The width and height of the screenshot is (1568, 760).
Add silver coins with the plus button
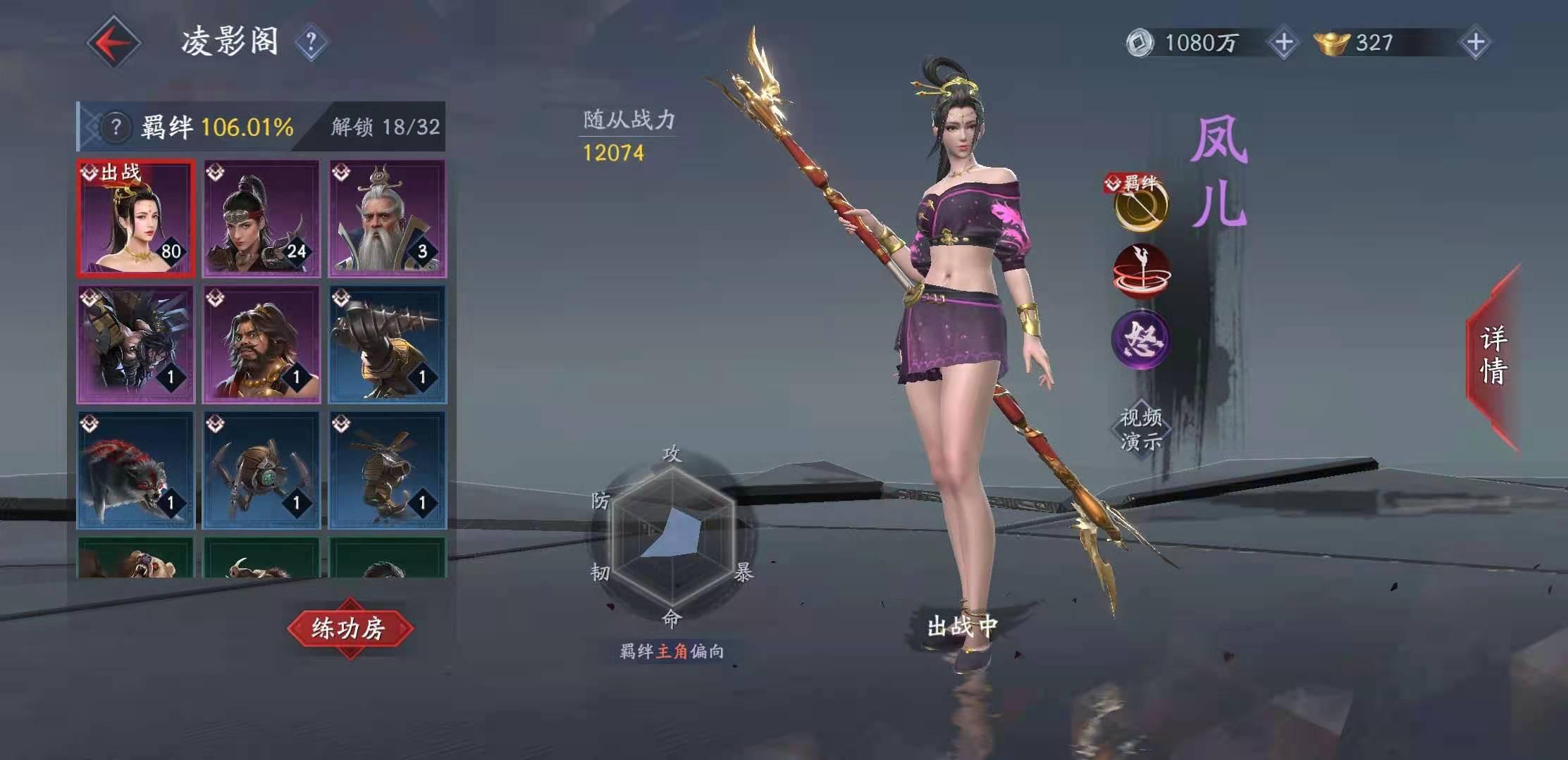(x=1283, y=43)
